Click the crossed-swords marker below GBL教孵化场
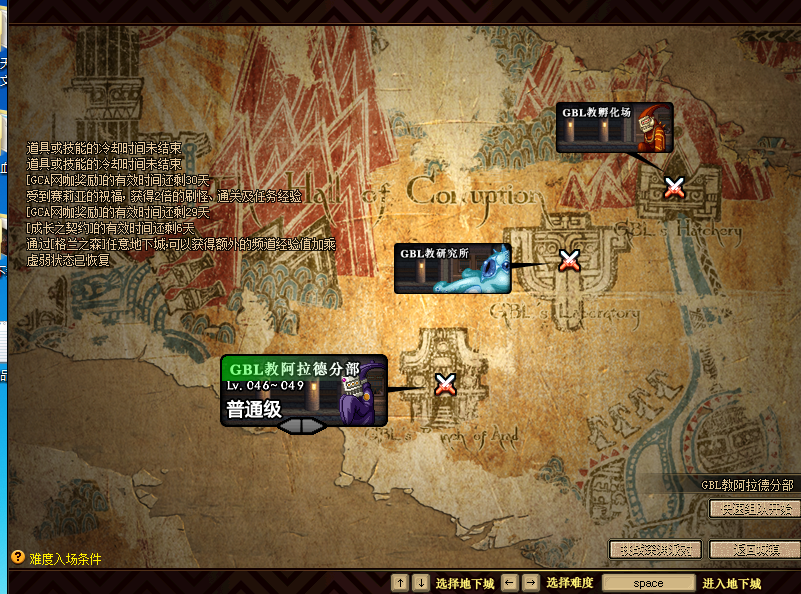The width and height of the screenshot is (801, 594). [675, 187]
